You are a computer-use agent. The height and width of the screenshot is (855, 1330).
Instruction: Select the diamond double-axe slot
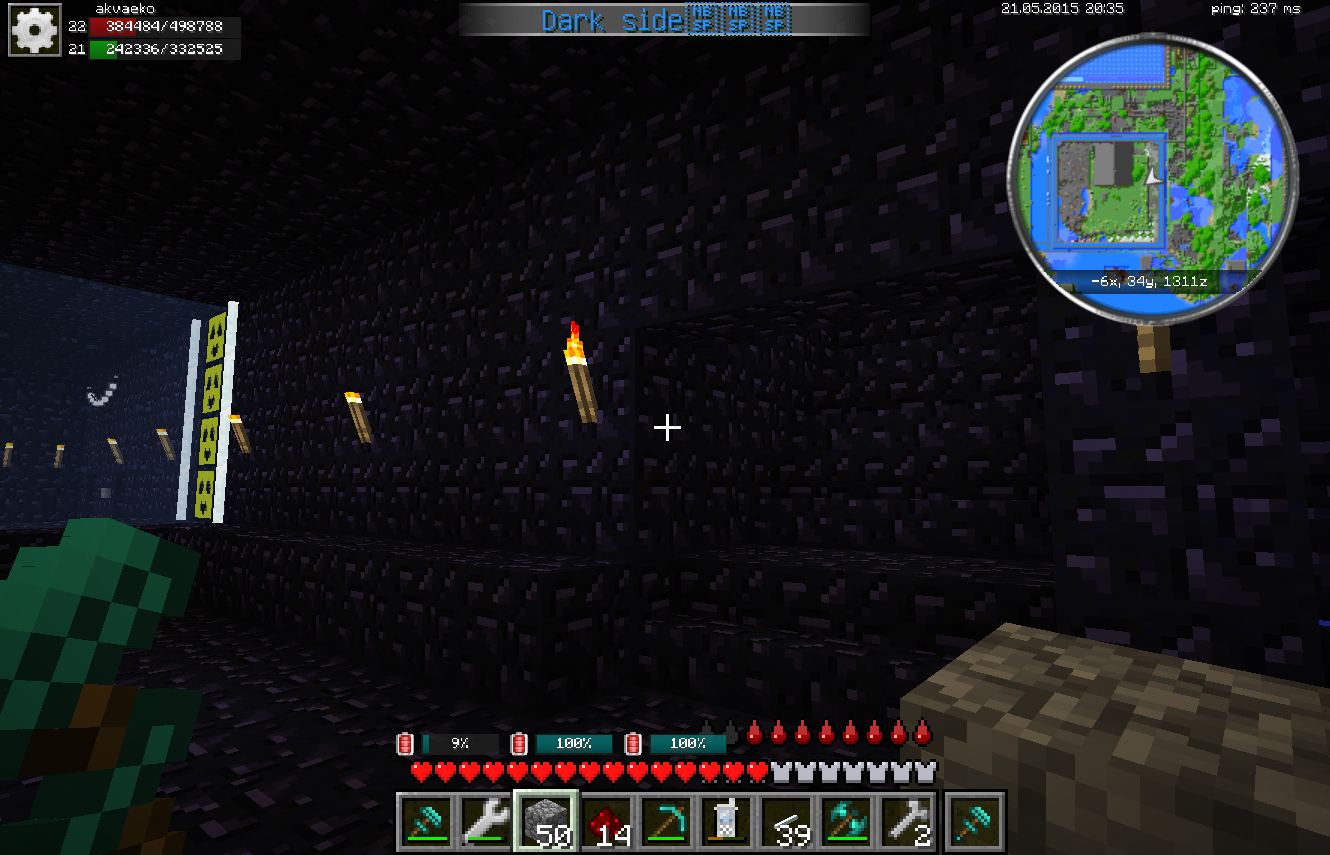(846, 821)
